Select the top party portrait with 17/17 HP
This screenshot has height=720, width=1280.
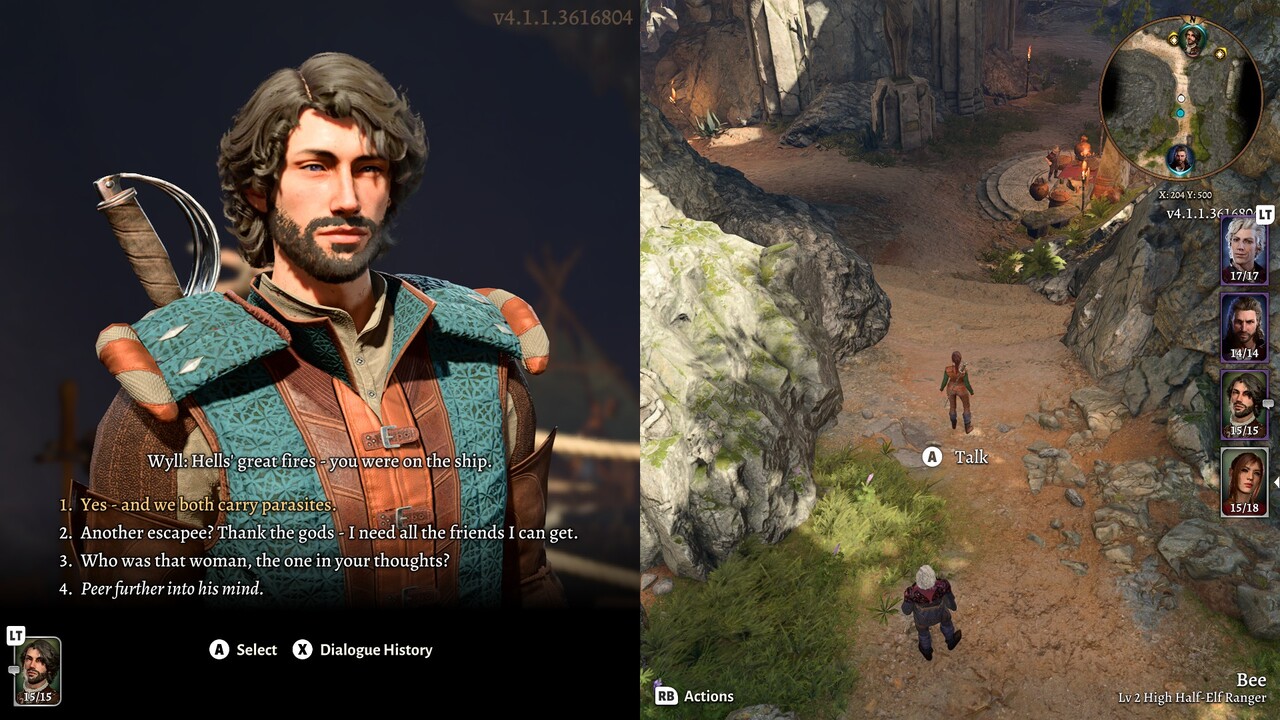(1245, 249)
